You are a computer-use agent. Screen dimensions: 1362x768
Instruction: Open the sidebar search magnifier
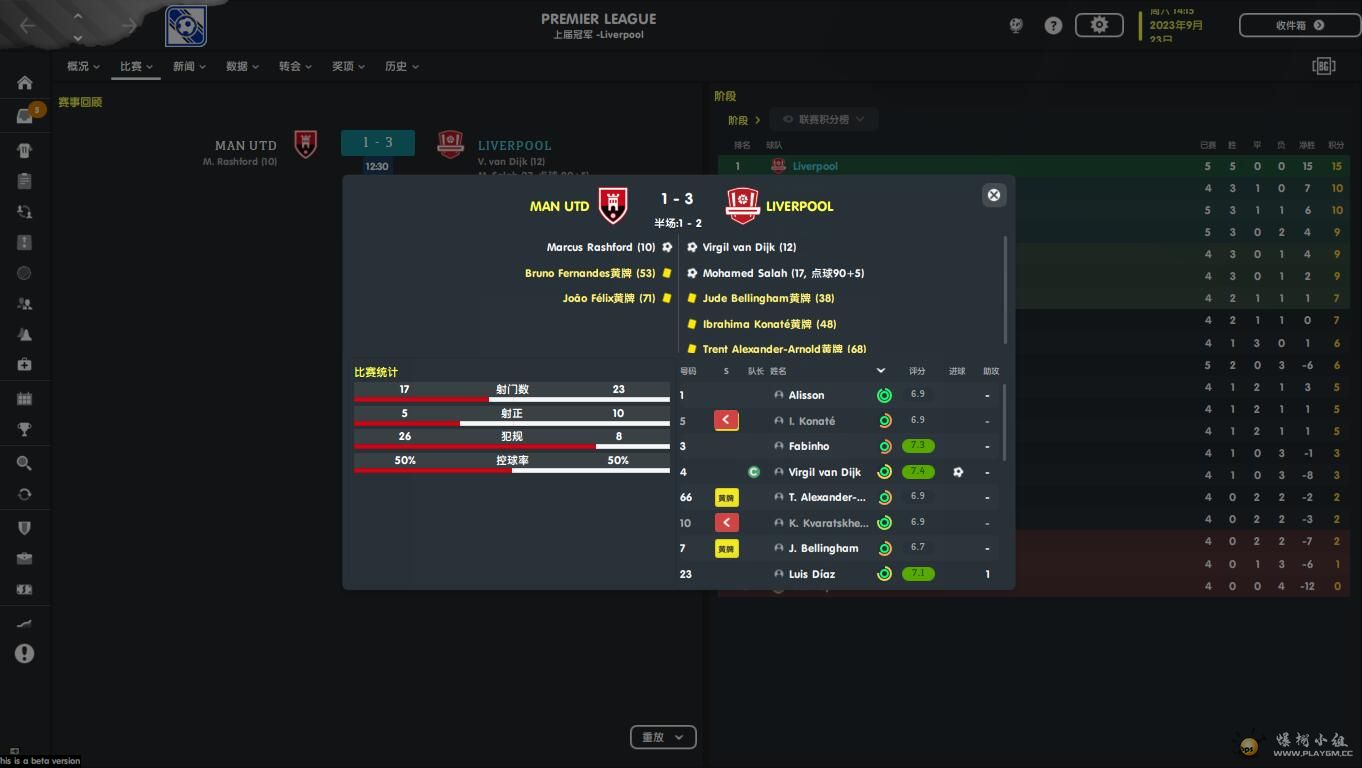(25, 463)
